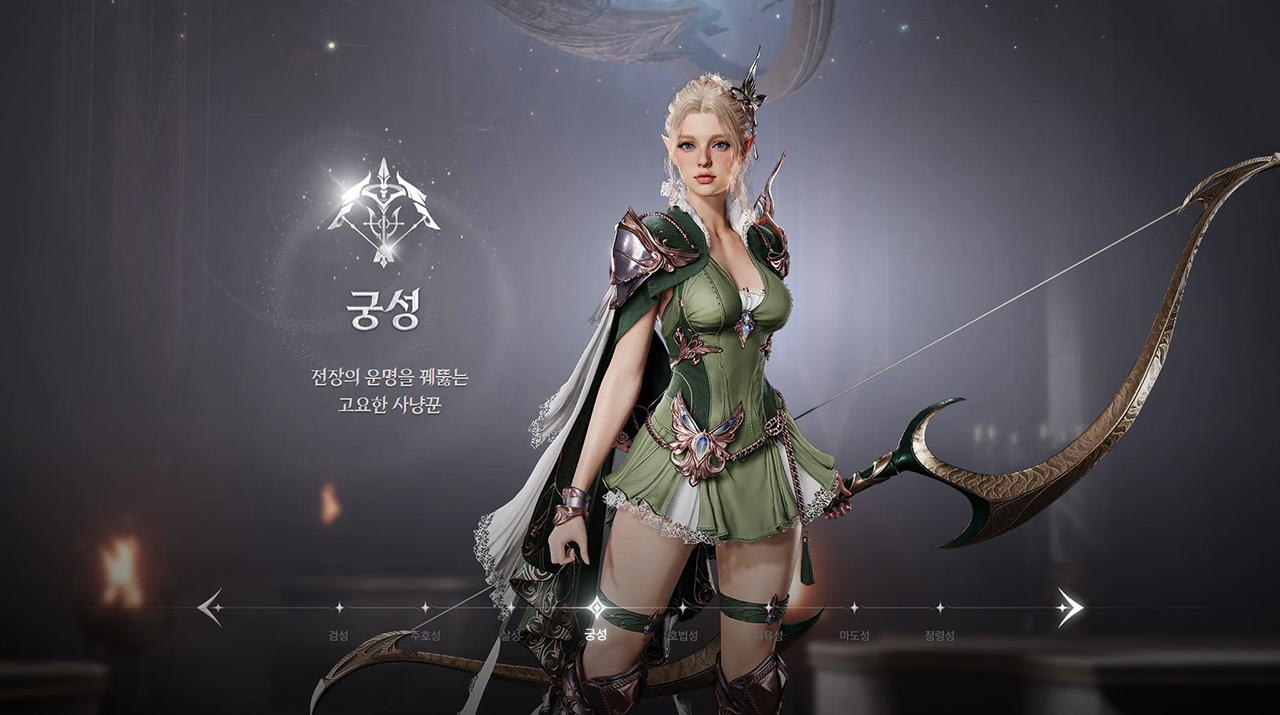Choose the 마도성 class
The height and width of the screenshot is (715, 1280).
pyautogui.click(x=854, y=608)
